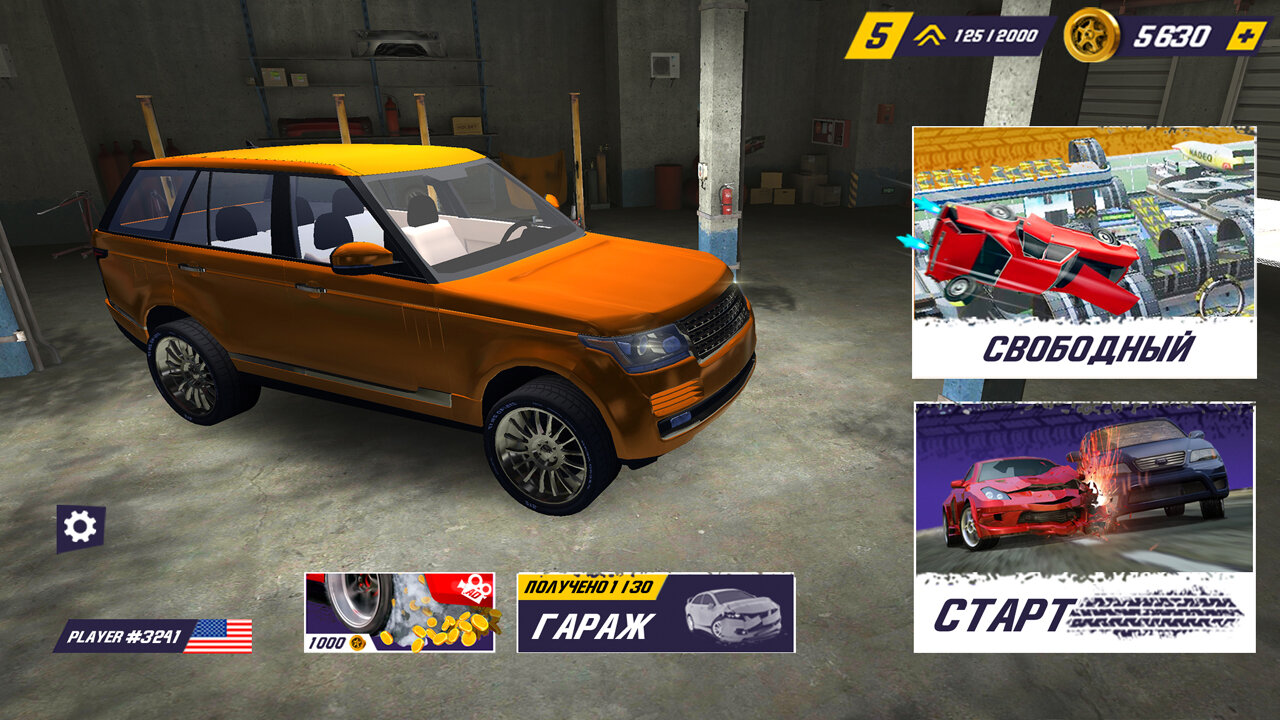The image size is (1280, 720).
Task: Watch the ad for 1000 coins
Action: pos(399,613)
